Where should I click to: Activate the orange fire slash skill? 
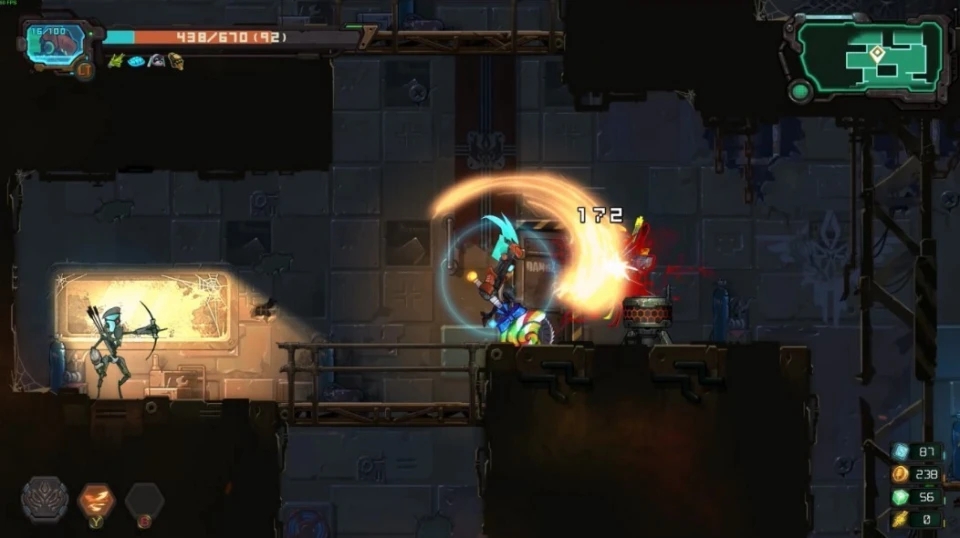point(97,499)
